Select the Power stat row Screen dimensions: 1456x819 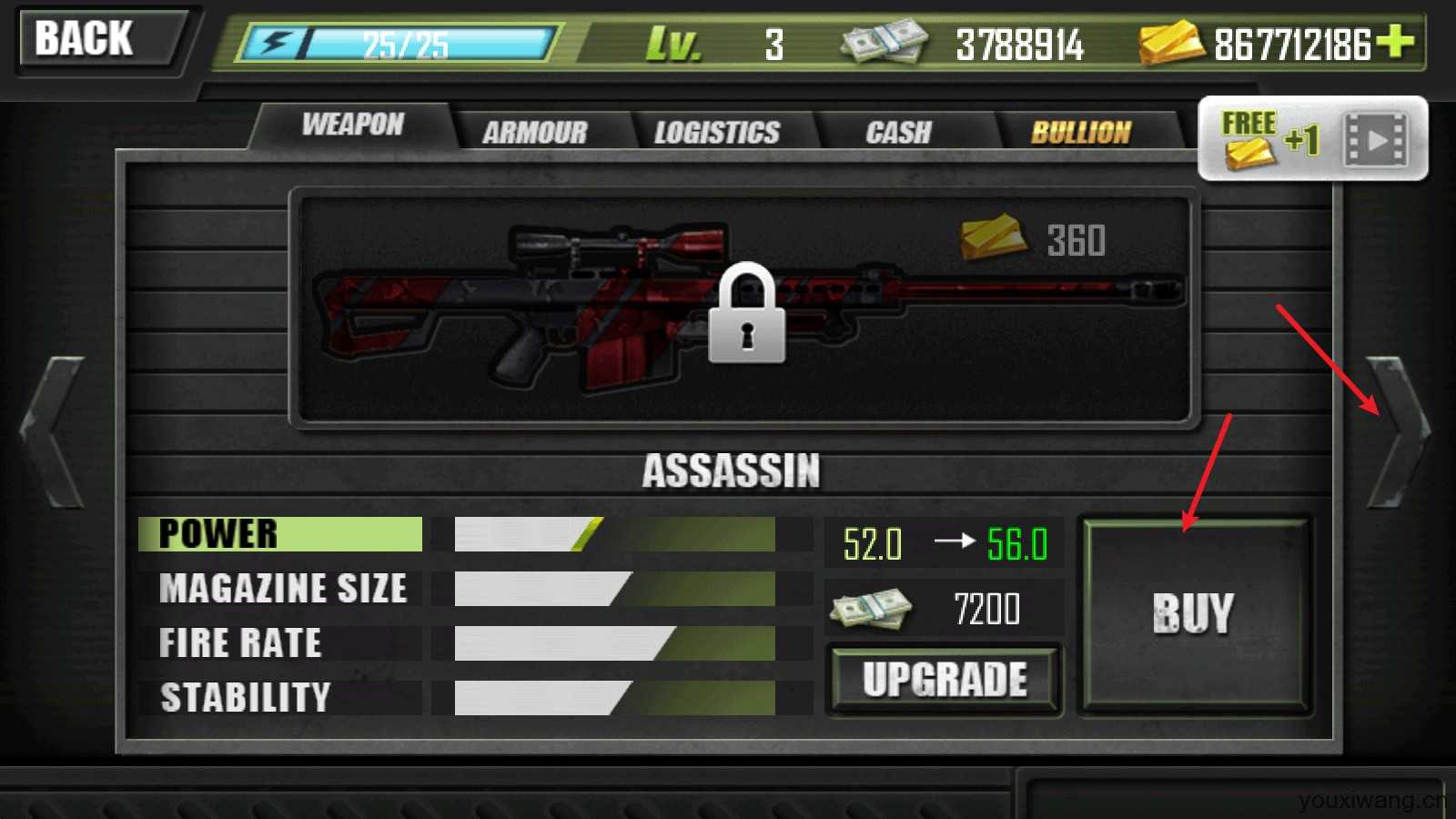coord(280,534)
